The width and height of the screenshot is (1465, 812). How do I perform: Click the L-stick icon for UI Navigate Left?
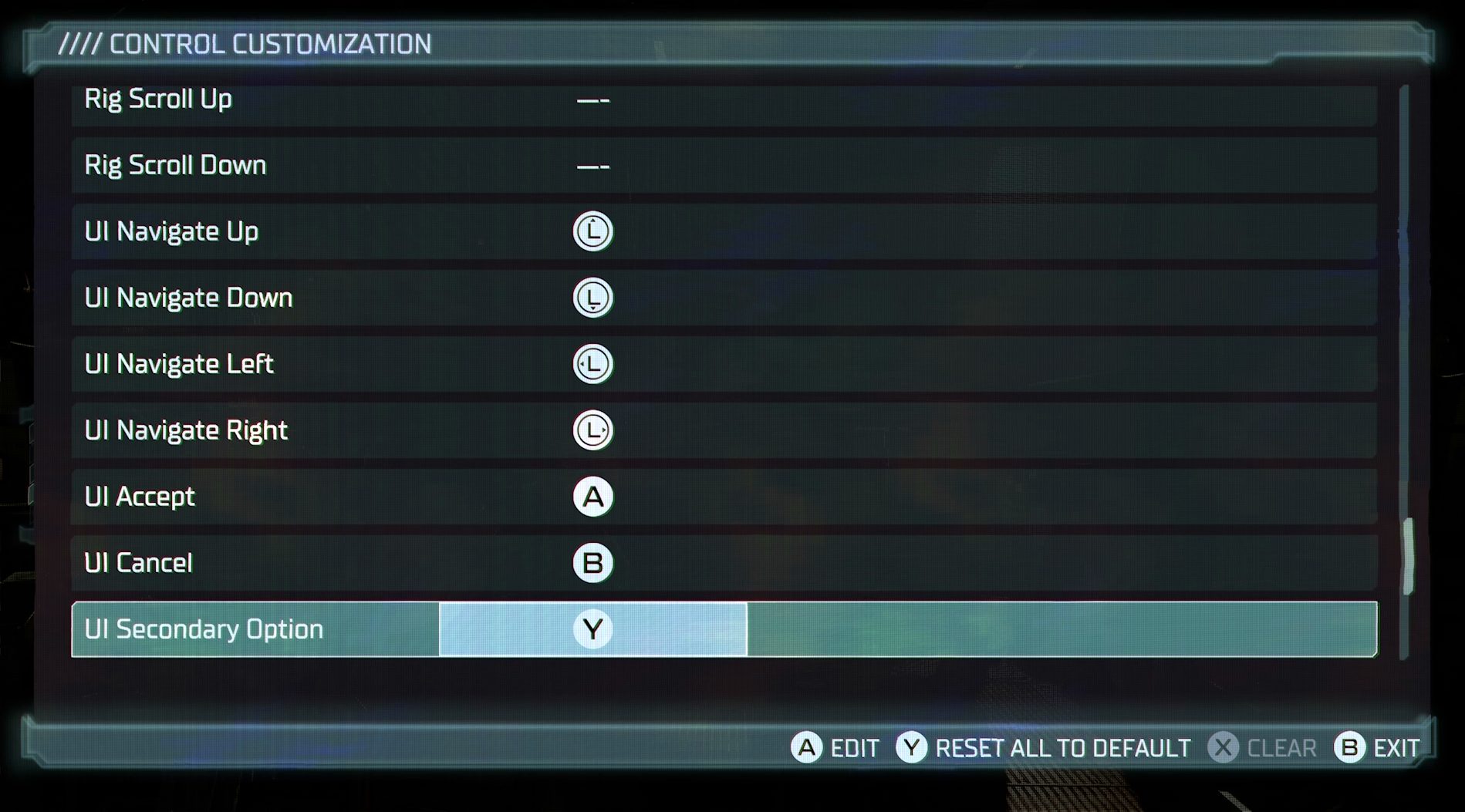tap(592, 363)
